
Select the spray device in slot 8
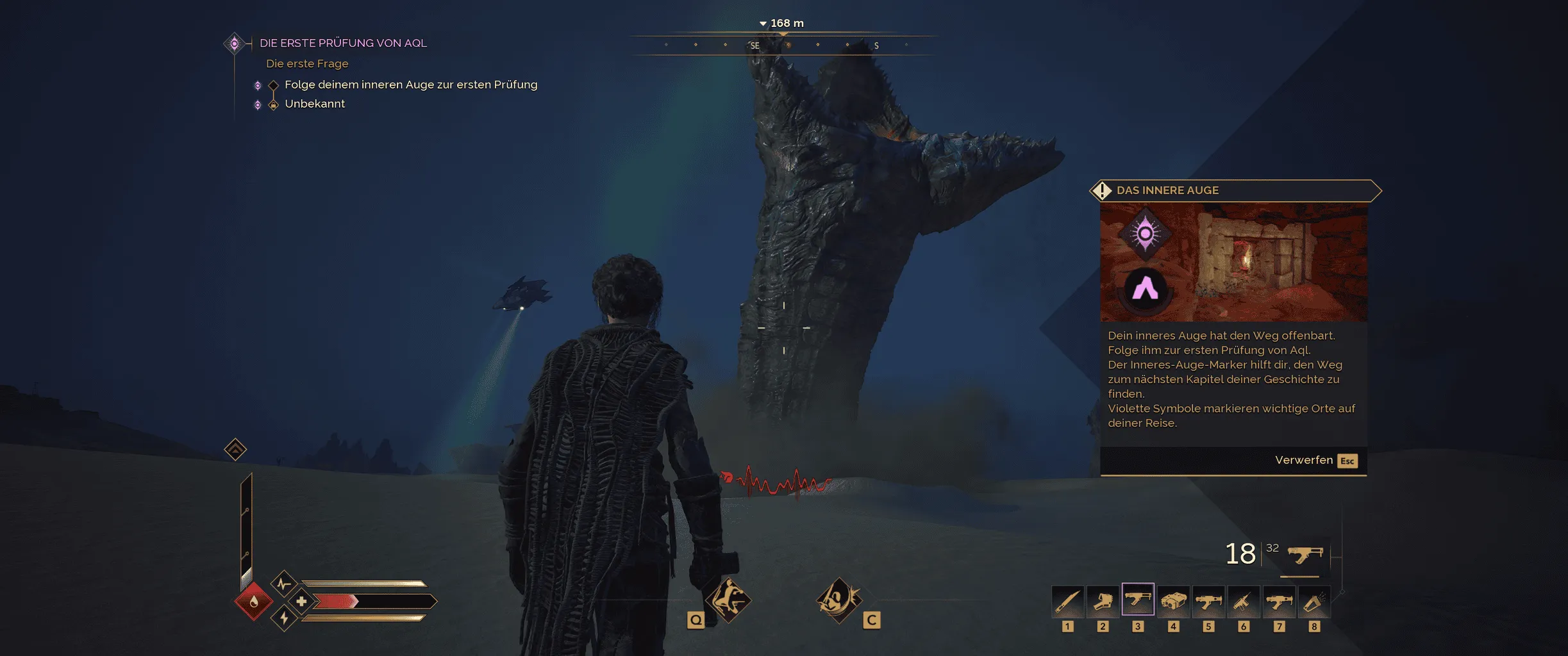pos(1314,601)
